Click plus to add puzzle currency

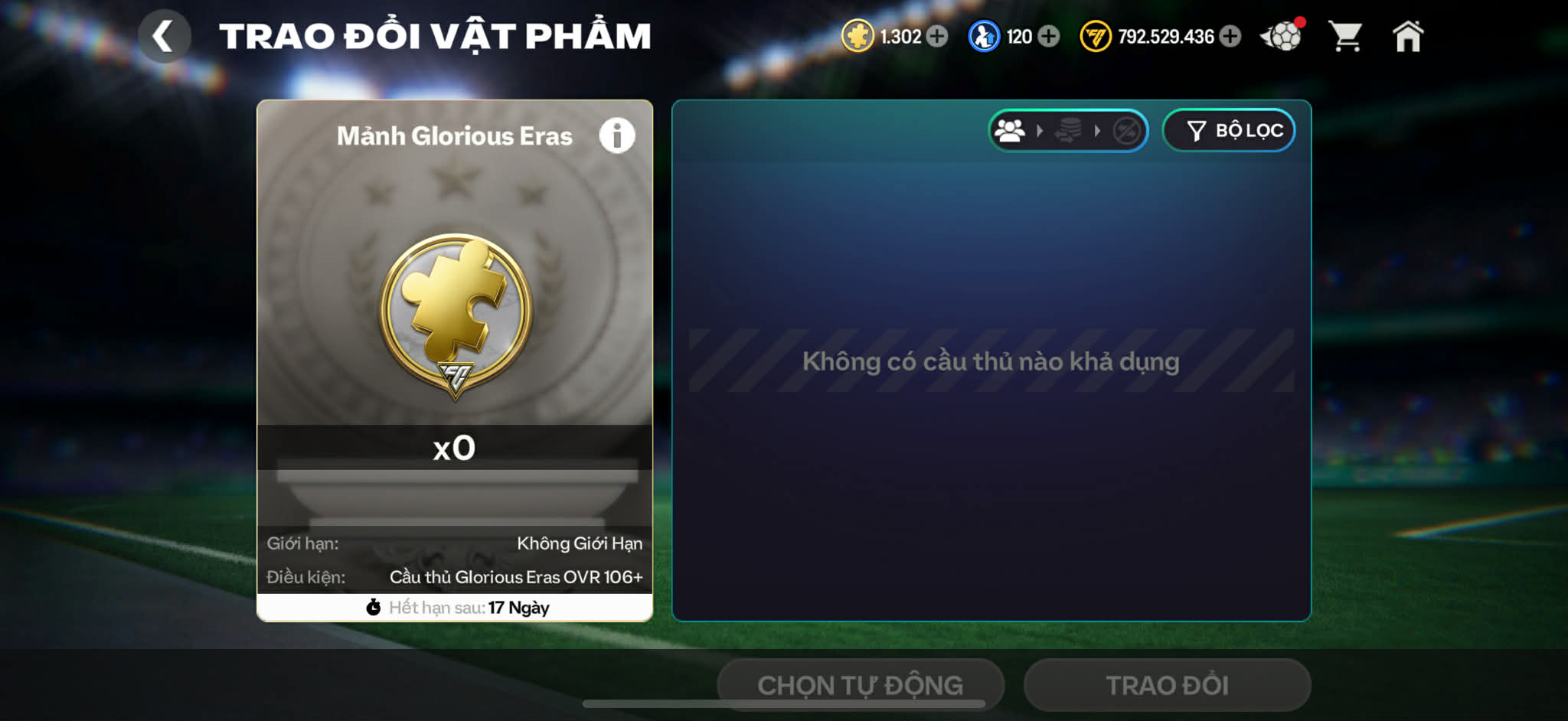[936, 35]
